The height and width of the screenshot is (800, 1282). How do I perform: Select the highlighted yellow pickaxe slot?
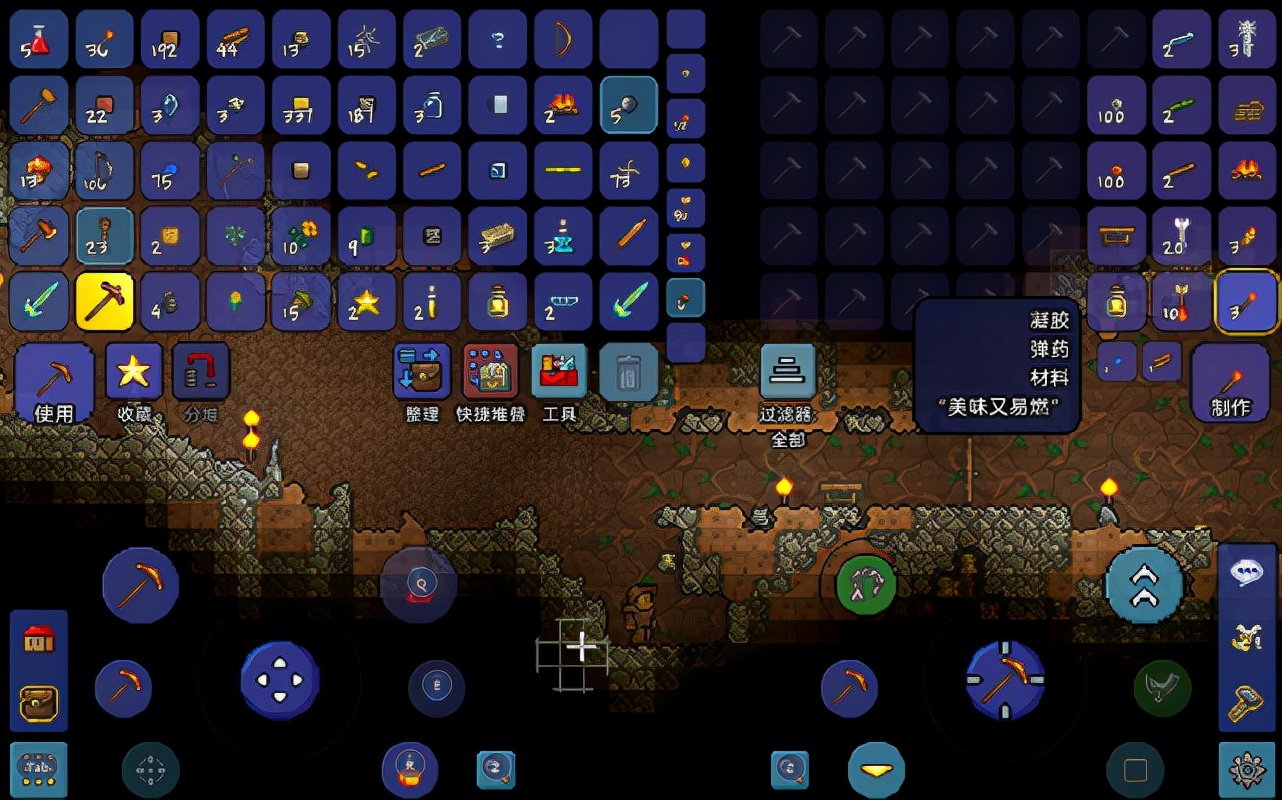click(105, 301)
